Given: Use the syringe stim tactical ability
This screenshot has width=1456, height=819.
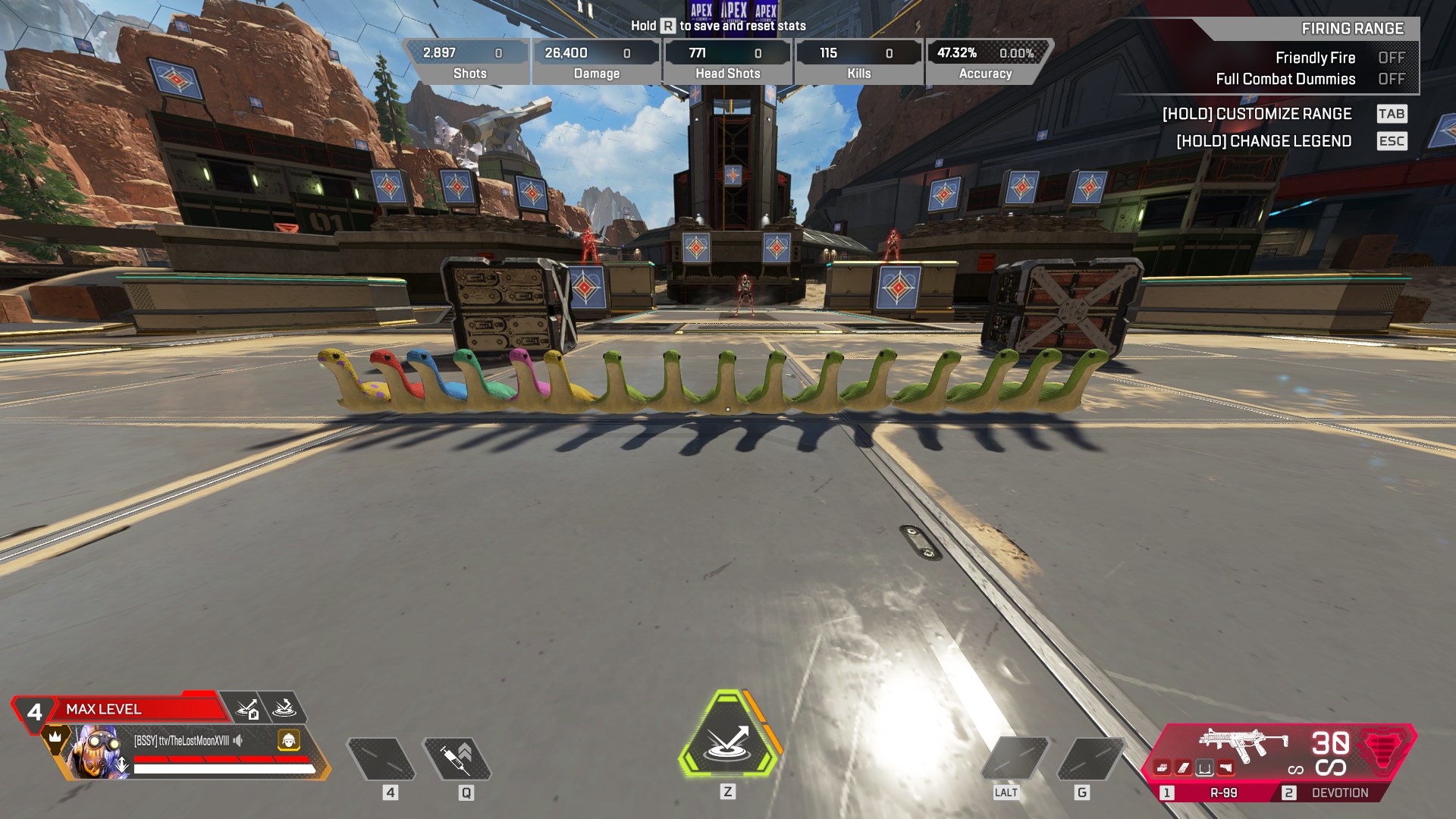Looking at the screenshot, I should (x=457, y=758).
